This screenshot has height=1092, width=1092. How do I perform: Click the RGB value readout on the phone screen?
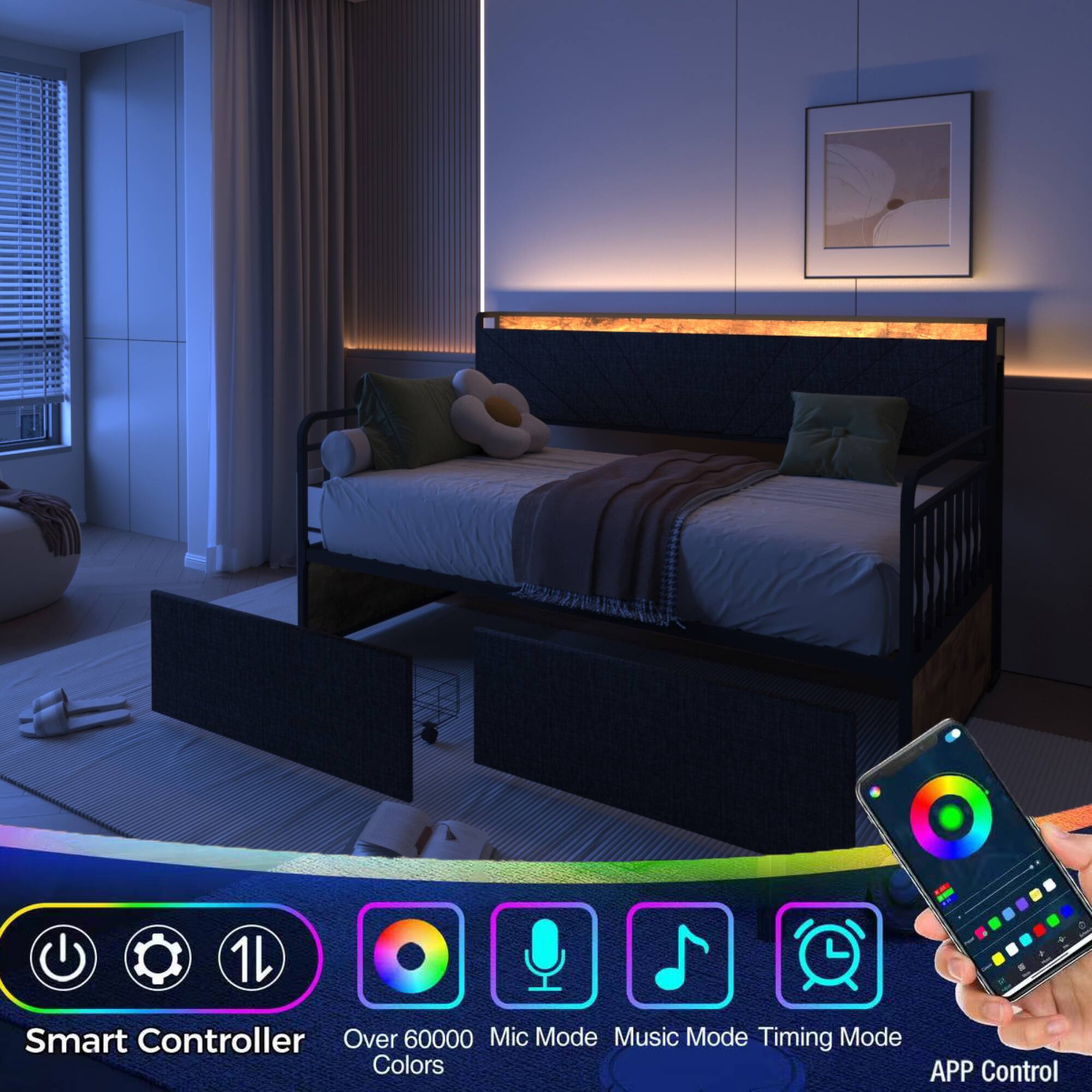(x=946, y=894)
